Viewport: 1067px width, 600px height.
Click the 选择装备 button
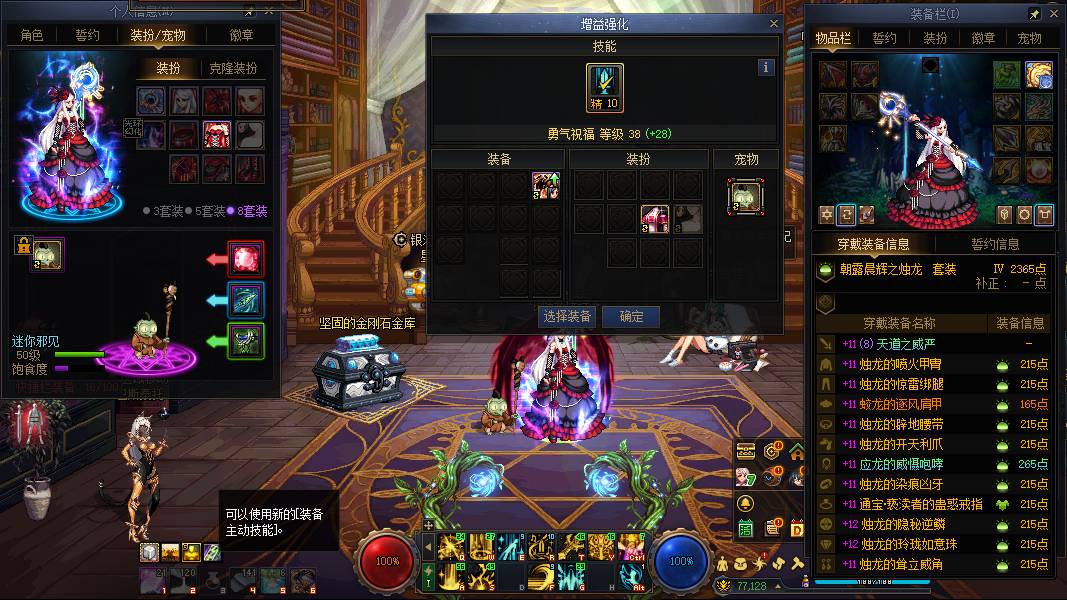pos(567,316)
